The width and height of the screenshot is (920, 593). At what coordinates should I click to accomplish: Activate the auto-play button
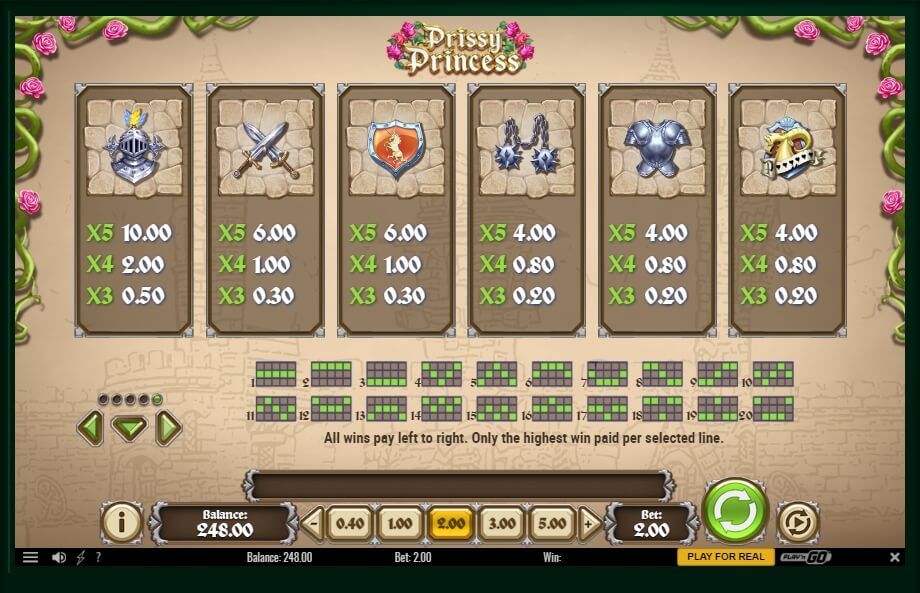(x=797, y=522)
